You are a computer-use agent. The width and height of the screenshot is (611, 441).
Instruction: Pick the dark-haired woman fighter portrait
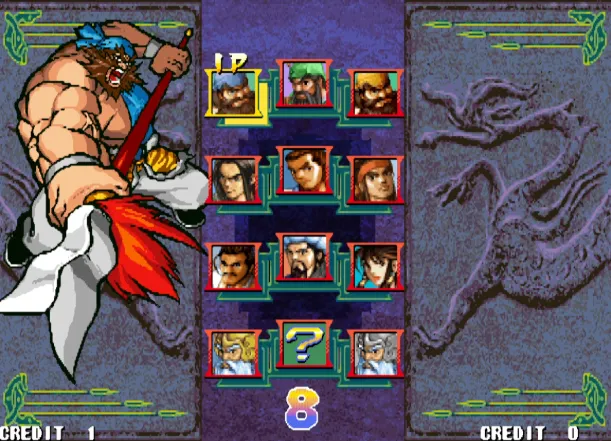point(376,266)
